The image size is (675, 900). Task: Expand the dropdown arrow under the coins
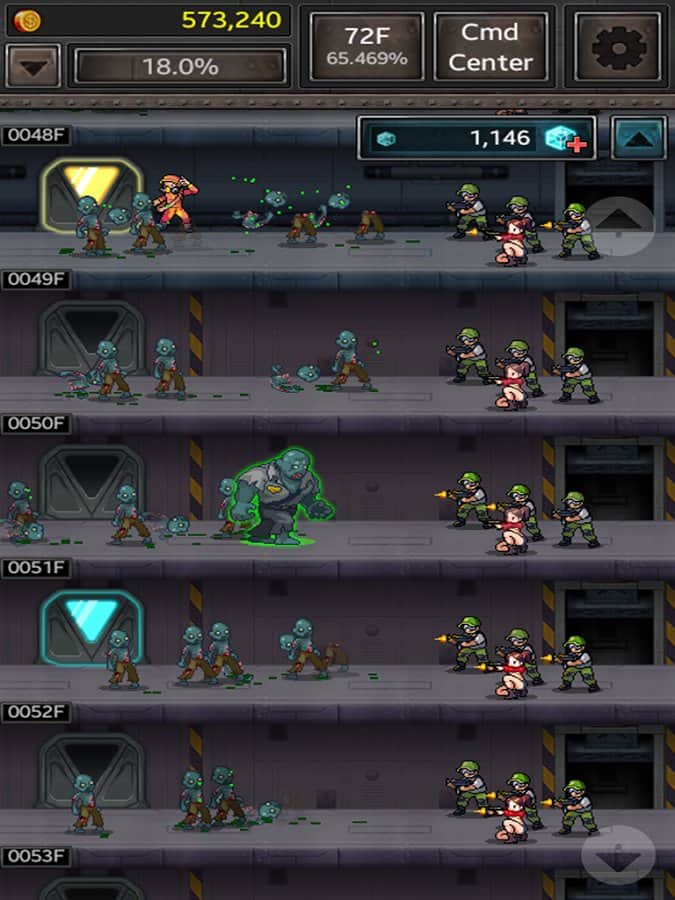pos(33,67)
